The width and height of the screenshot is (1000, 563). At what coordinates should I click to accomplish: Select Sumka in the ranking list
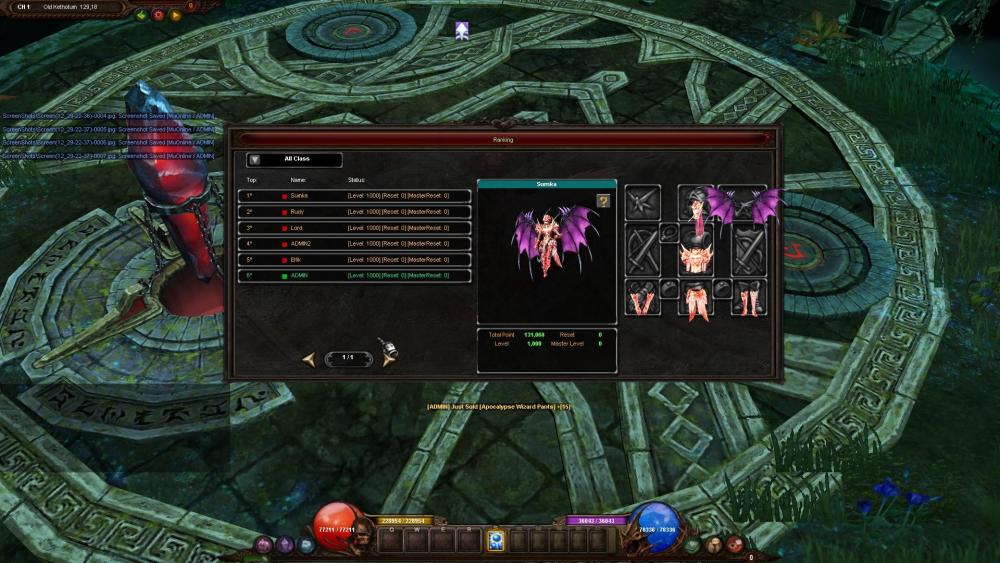354,196
